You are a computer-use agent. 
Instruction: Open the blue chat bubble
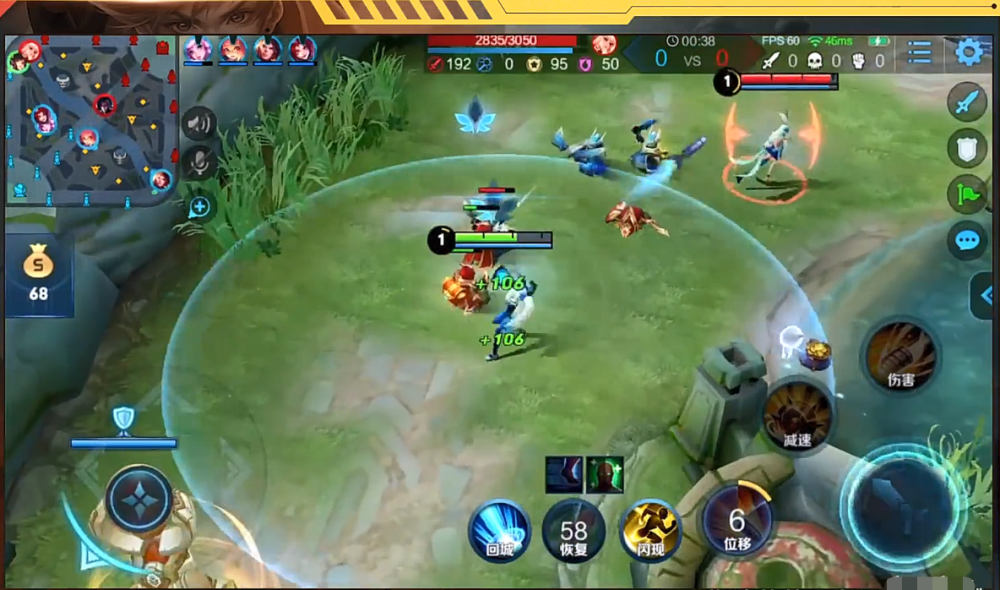click(967, 241)
